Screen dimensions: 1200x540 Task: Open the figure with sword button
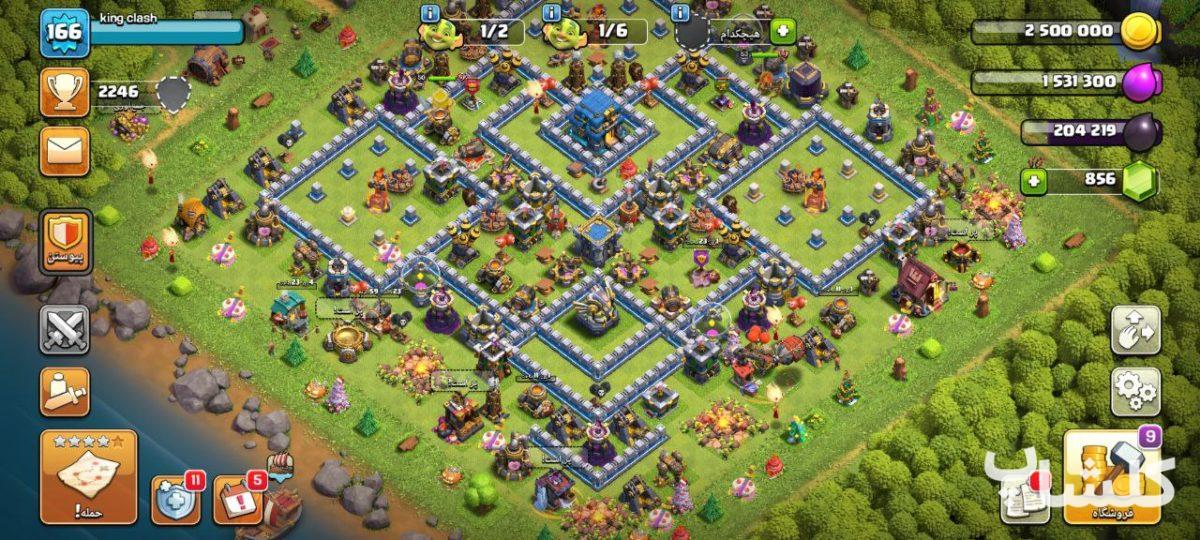click(x=65, y=391)
